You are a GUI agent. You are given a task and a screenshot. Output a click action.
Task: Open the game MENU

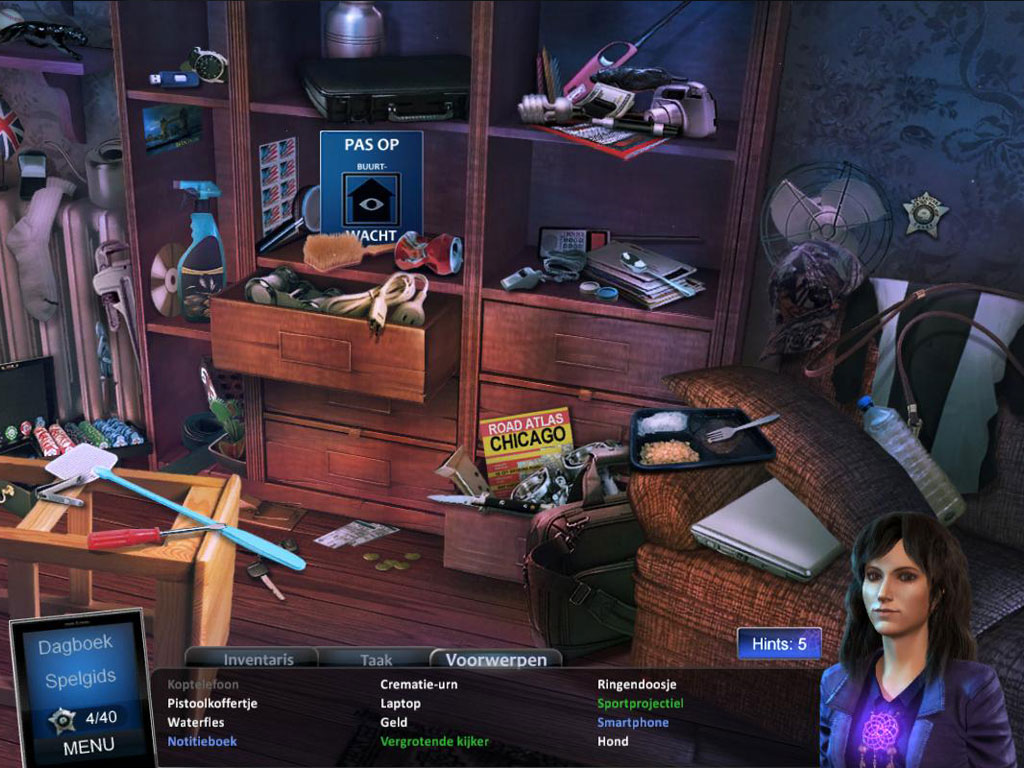[88, 746]
